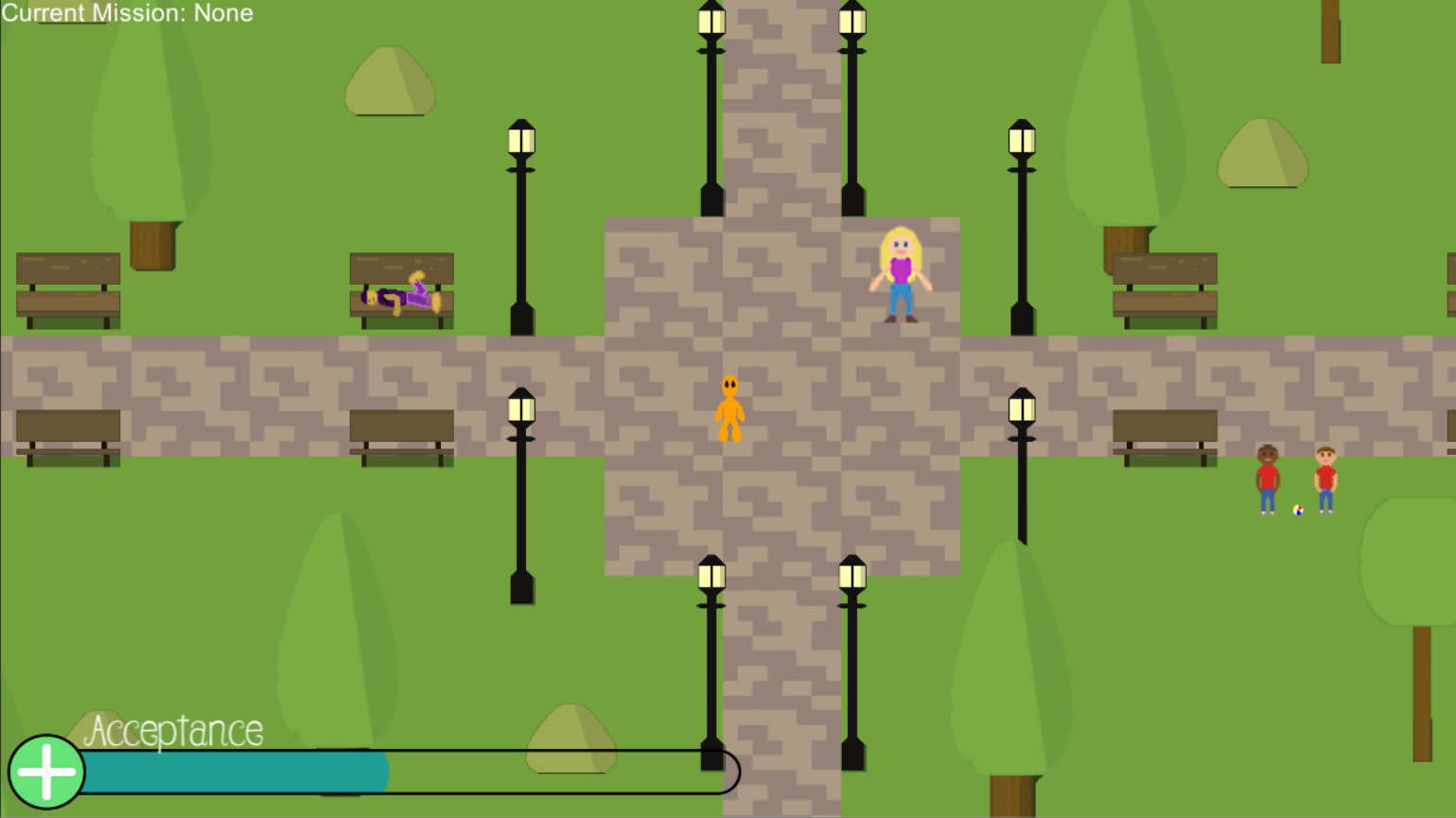Open the Acceptance label text
This screenshot has width=1456, height=818.
[x=174, y=730]
